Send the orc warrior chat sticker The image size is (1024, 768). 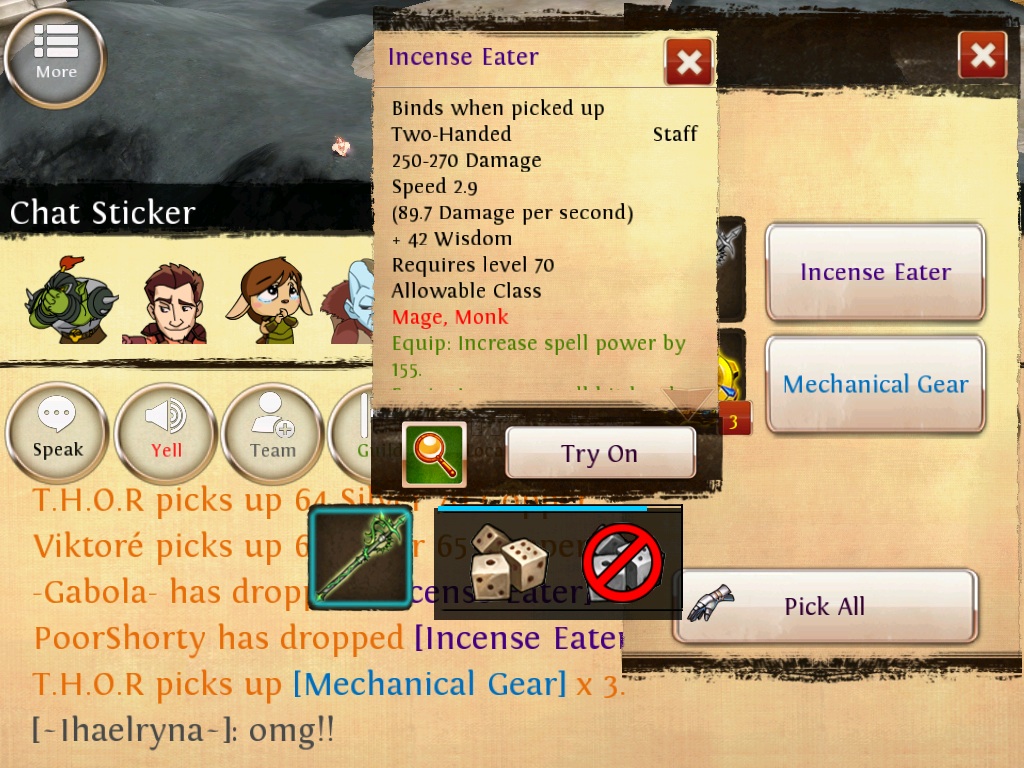tap(71, 300)
